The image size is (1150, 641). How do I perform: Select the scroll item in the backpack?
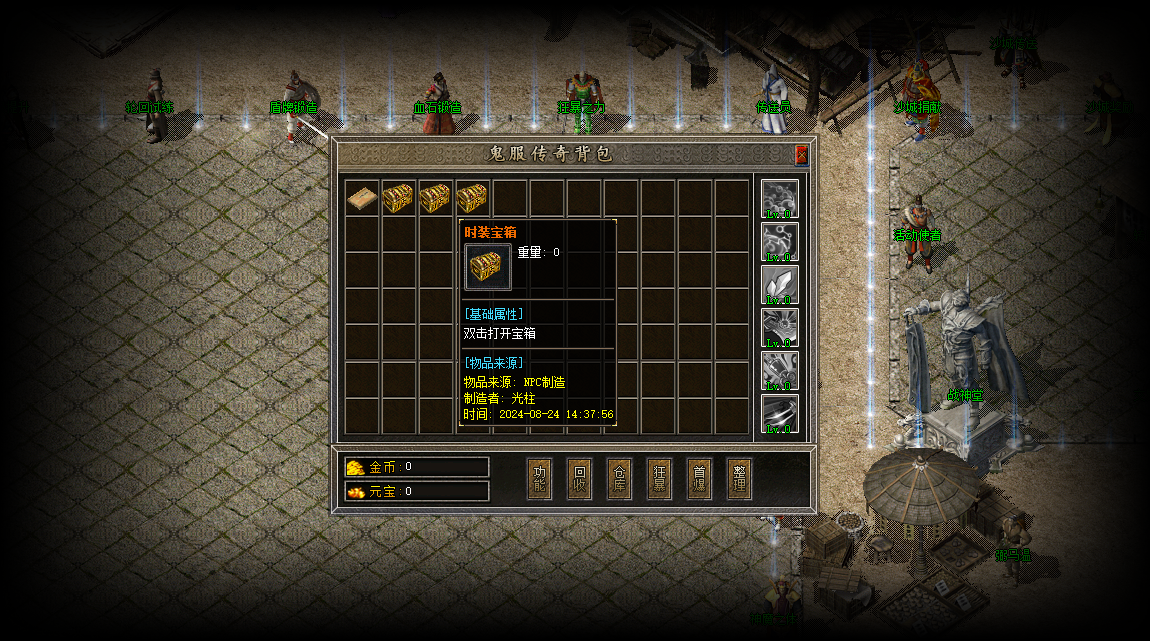coord(362,197)
